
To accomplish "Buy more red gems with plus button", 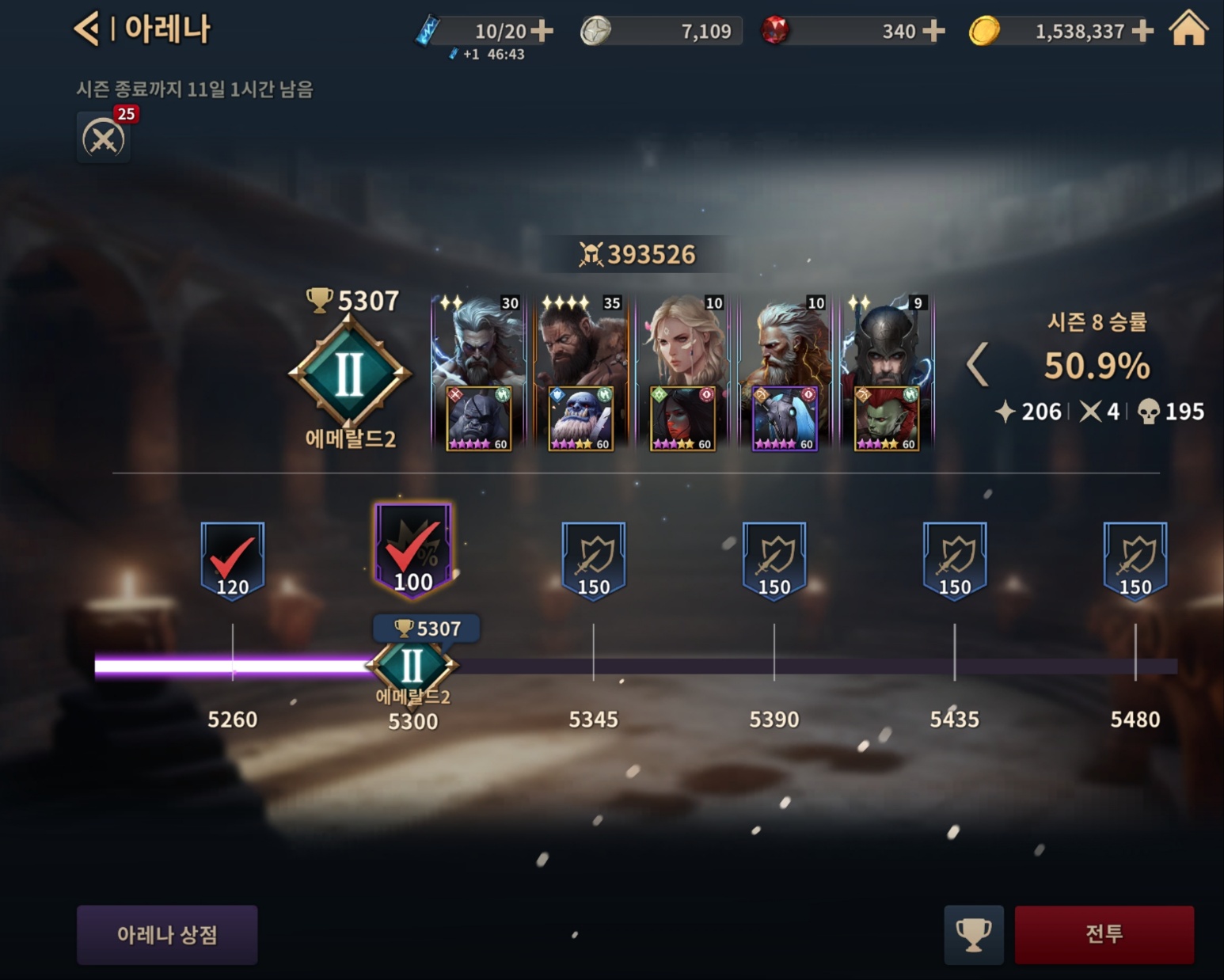I will 934,31.
